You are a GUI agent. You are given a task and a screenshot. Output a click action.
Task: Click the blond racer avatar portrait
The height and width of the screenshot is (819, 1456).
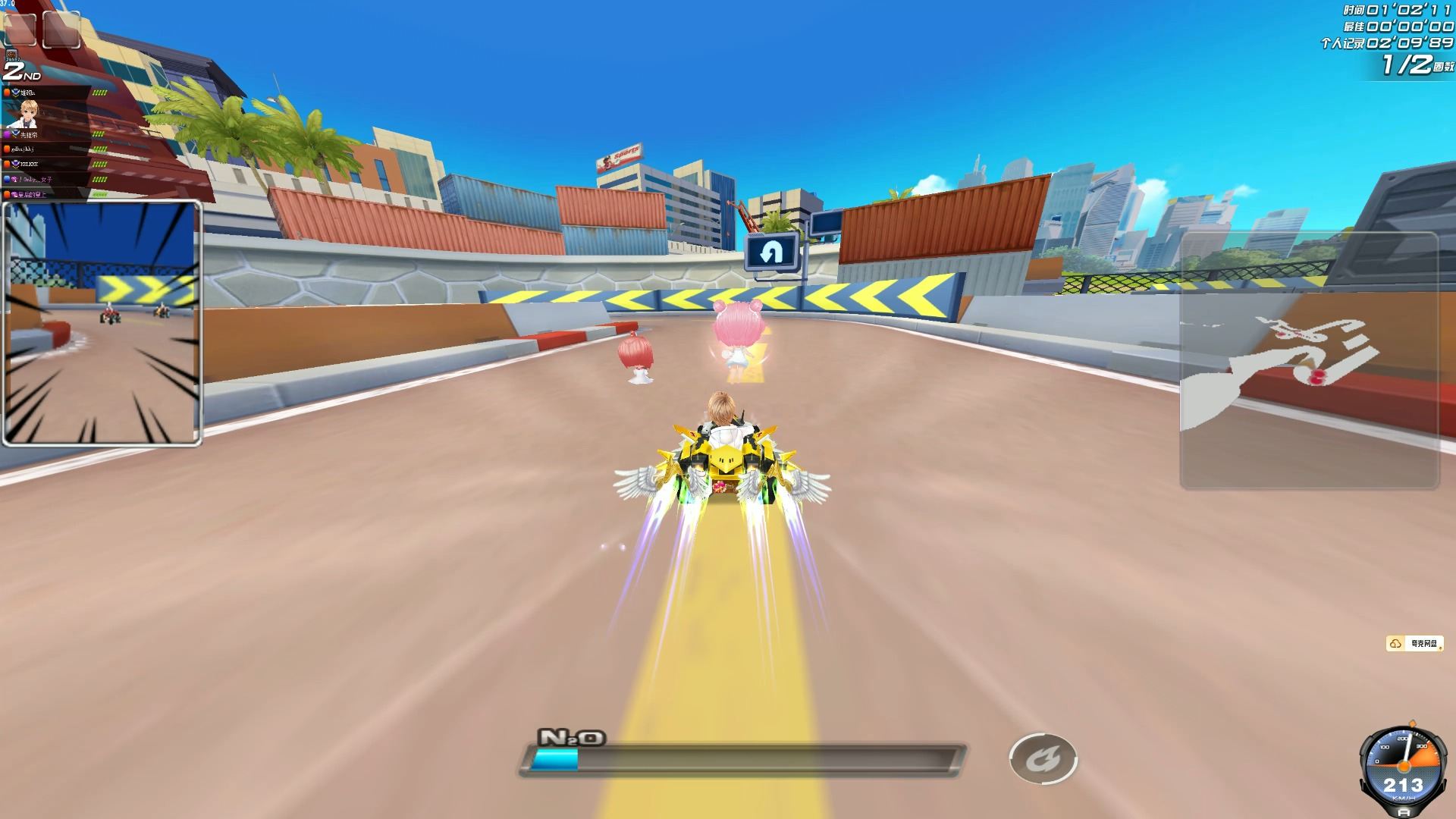(29, 114)
